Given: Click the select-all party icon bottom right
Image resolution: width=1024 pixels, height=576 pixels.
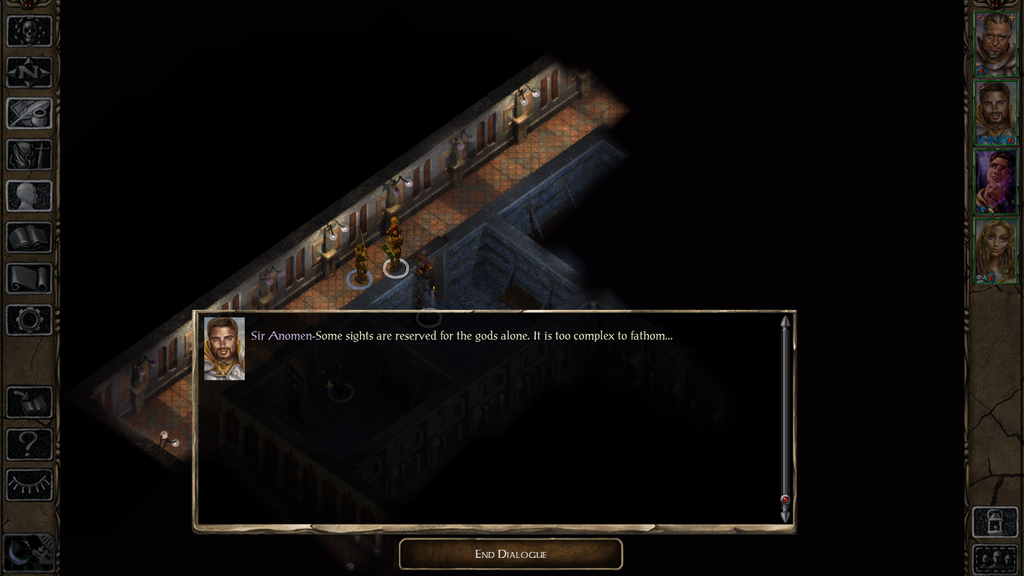Looking at the screenshot, I should [995, 558].
